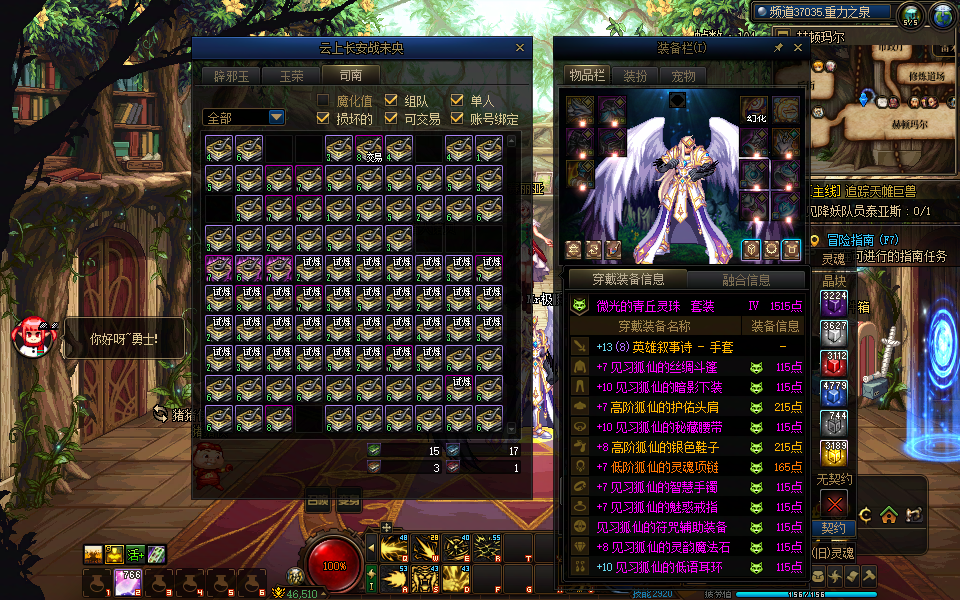Toggle the 单人 checkbox
Screen dimensions: 960x600
tap(457, 100)
